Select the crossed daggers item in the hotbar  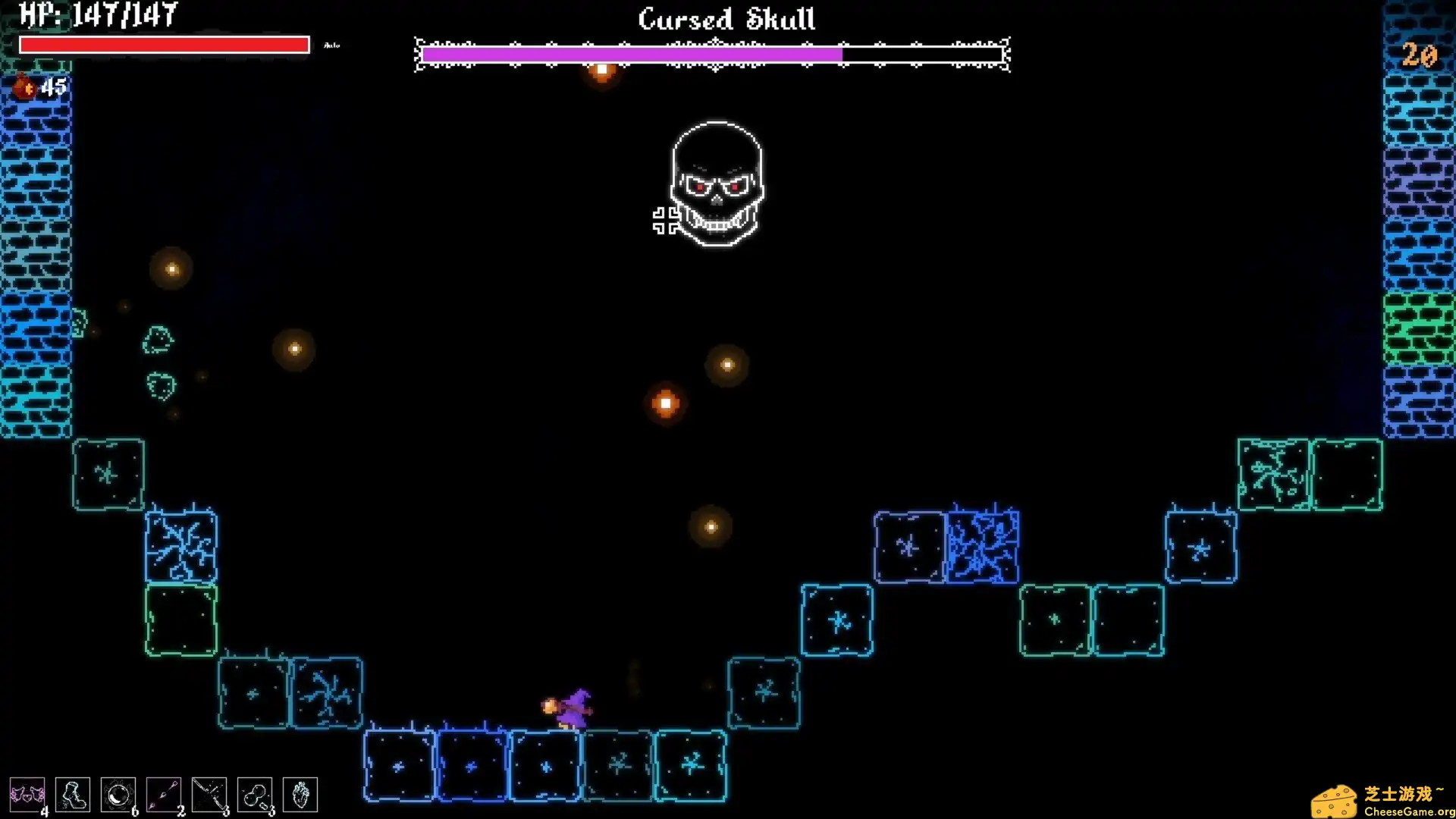tap(210, 794)
